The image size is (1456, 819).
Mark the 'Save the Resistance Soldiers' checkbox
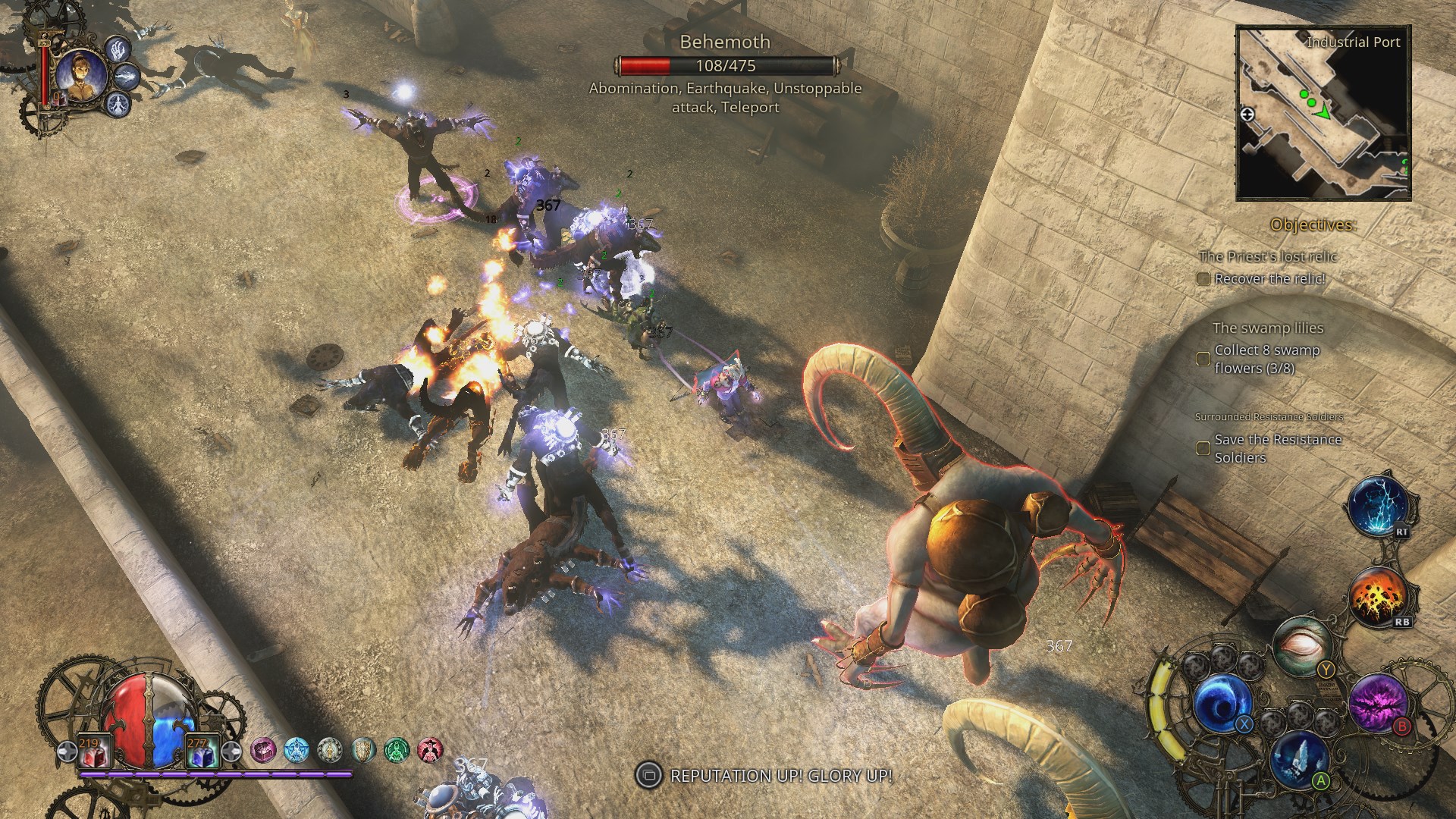[x=1203, y=448]
